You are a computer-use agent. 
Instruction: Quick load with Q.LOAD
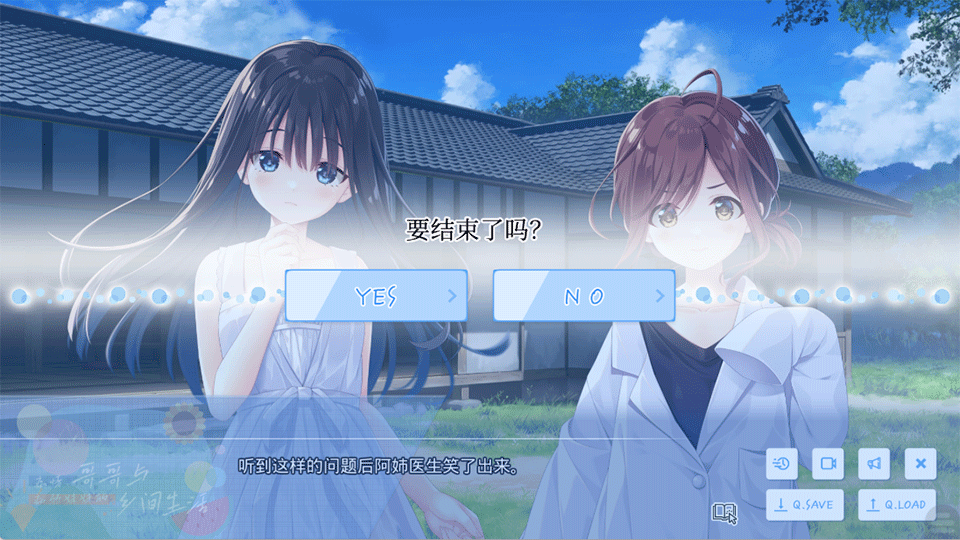coord(897,505)
